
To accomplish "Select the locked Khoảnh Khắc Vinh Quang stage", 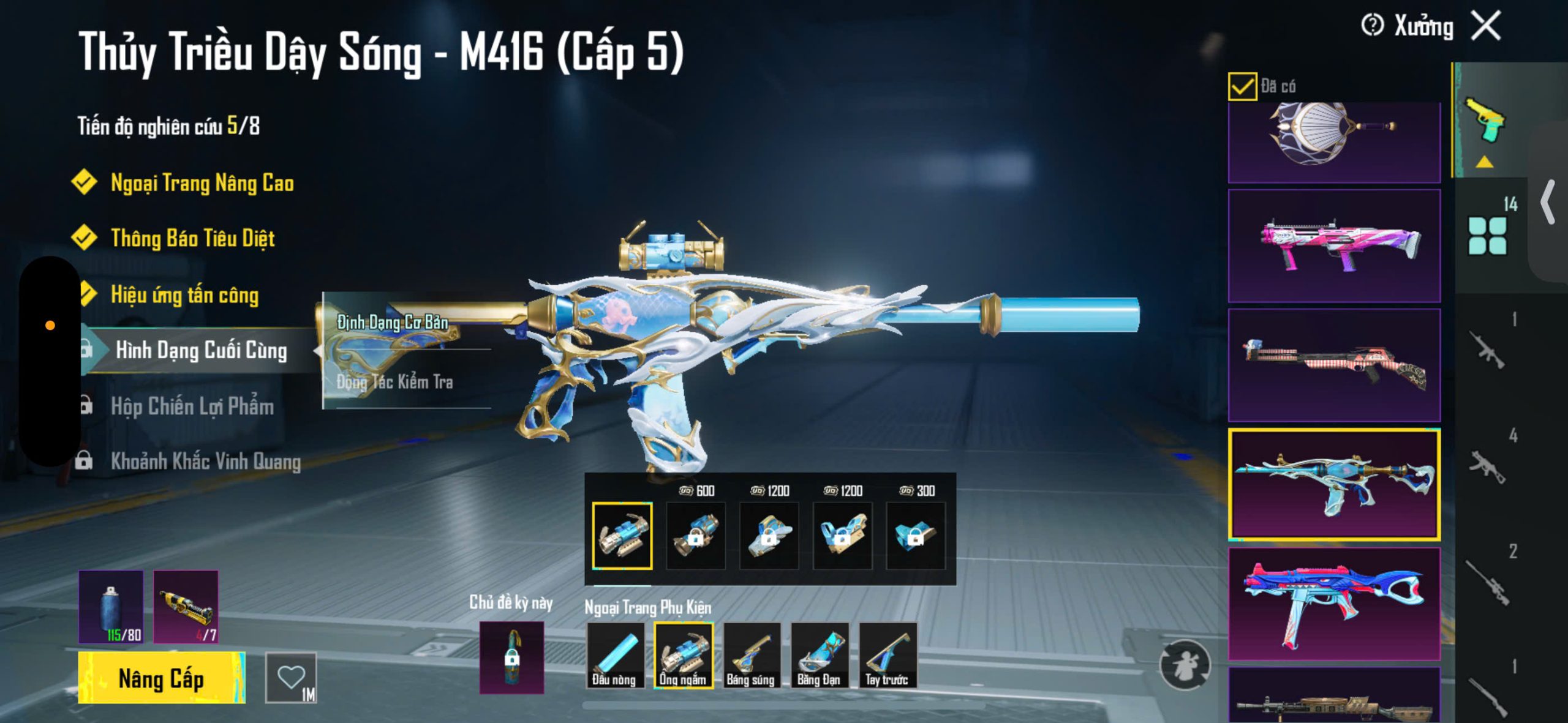I will 205,462.
